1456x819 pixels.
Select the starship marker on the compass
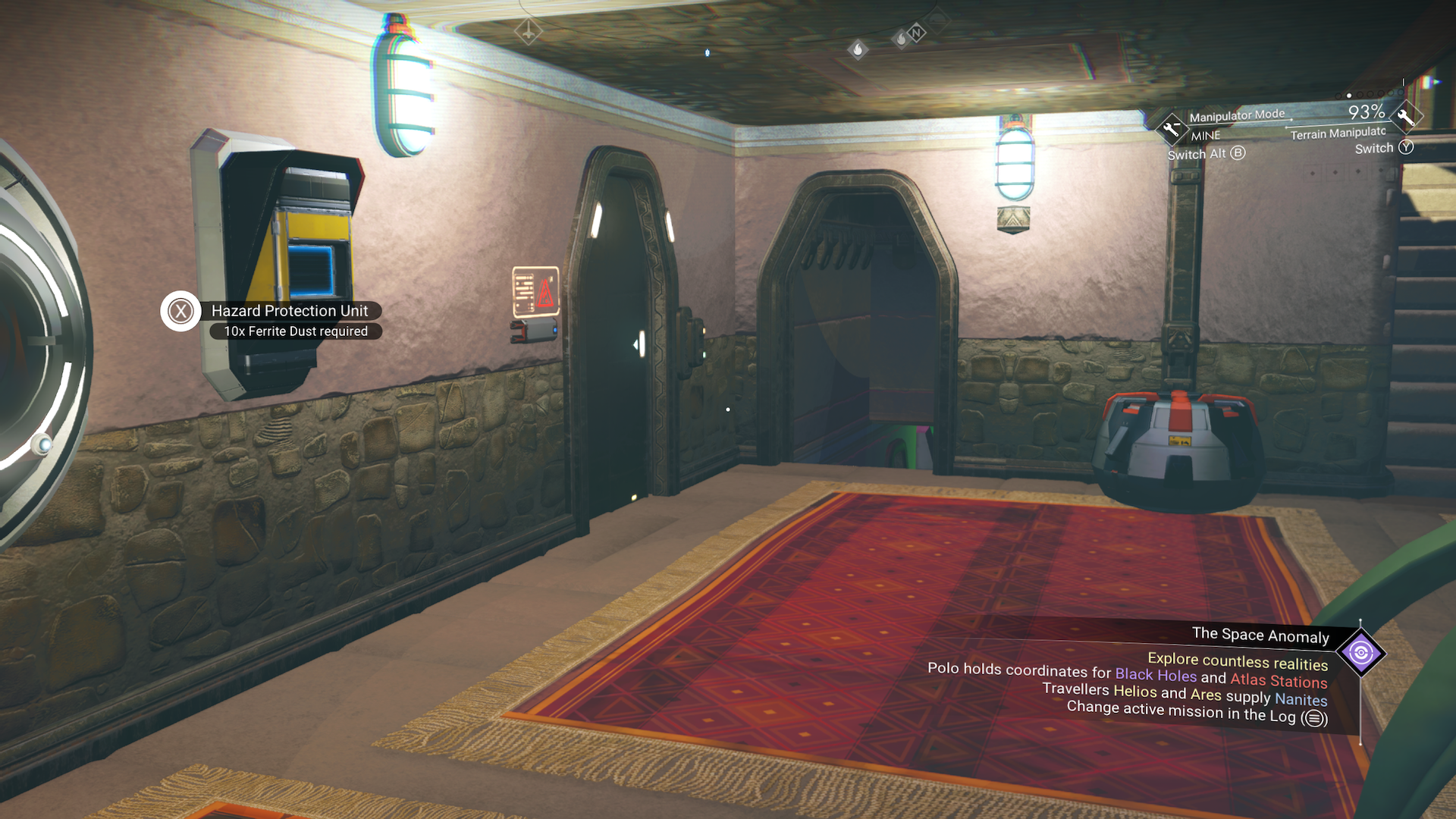[528, 32]
